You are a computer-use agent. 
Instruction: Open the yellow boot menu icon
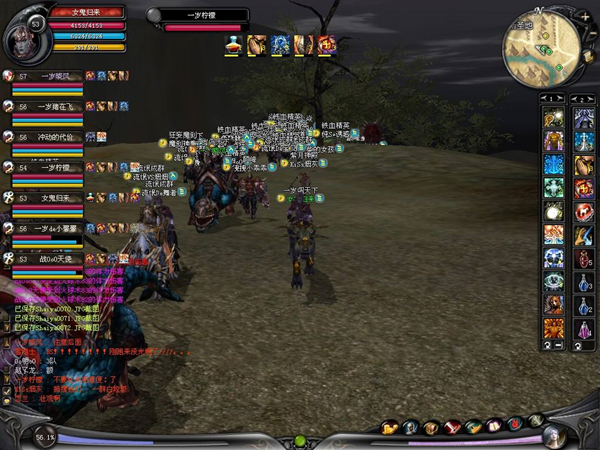391,428
